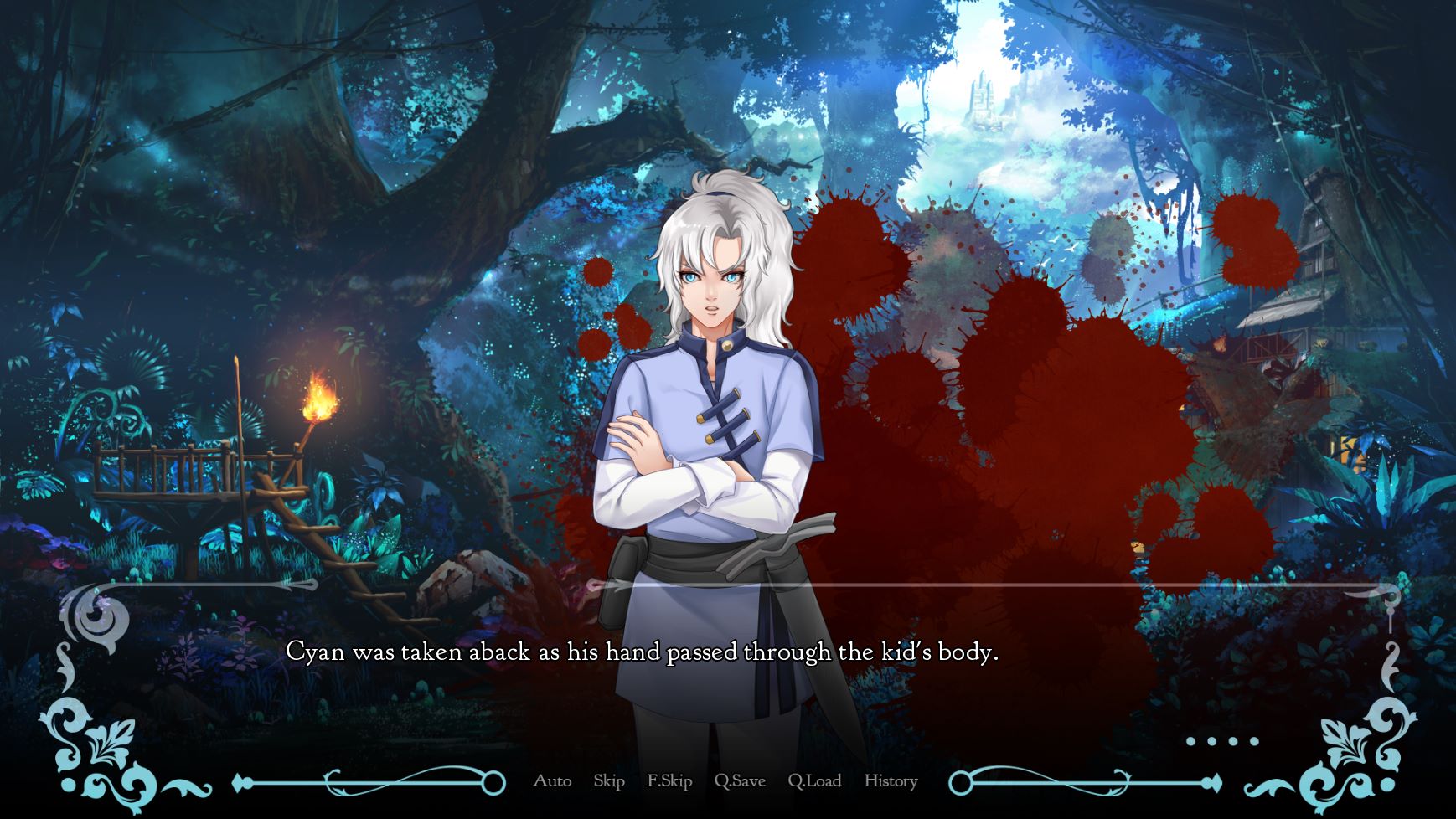Screen dimensions: 1456x819
Task: Open the four-dot menu above the corner ornament
Action: click(1222, 741)
